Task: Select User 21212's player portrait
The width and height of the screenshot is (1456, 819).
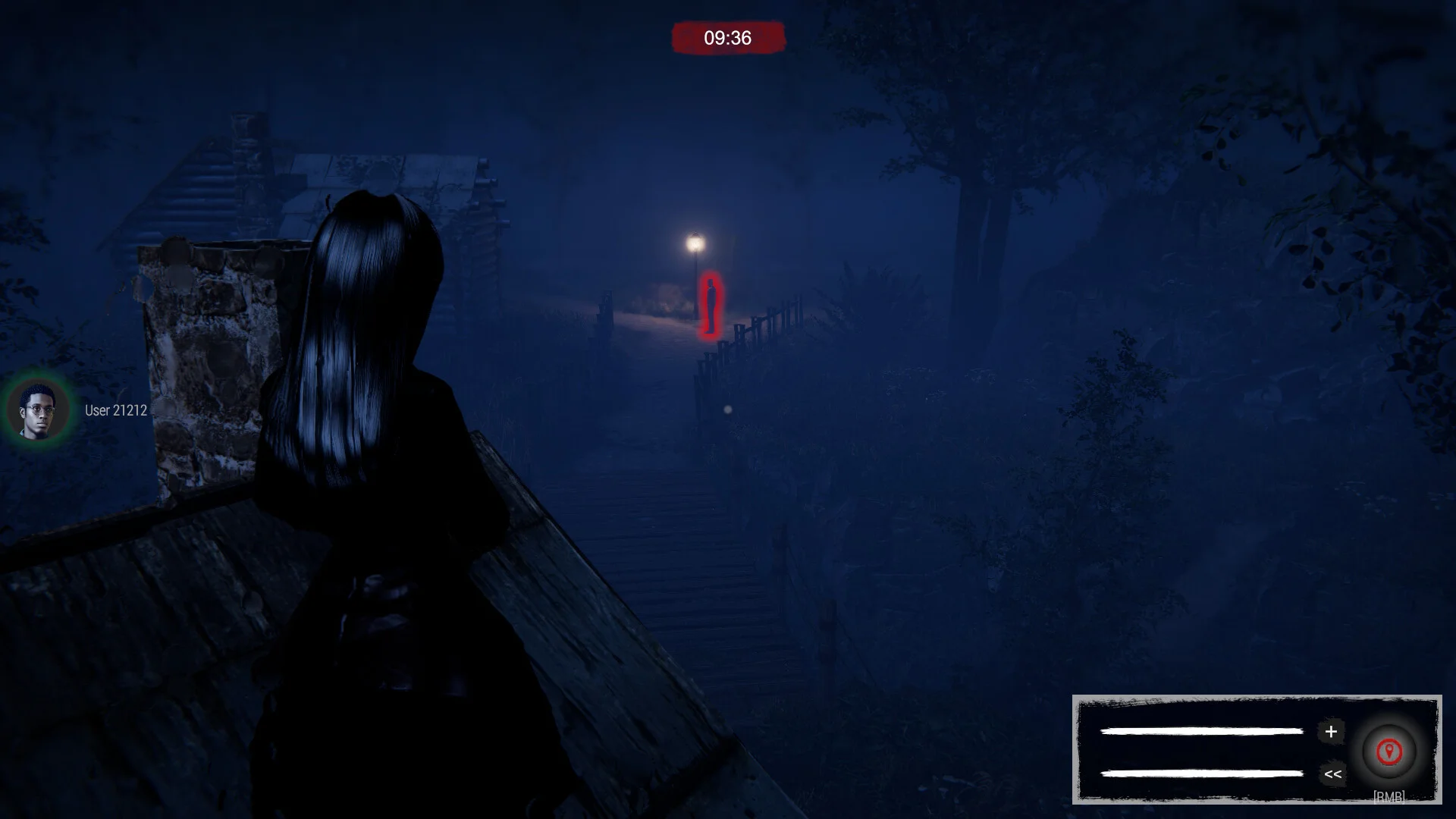Action: 38,410
